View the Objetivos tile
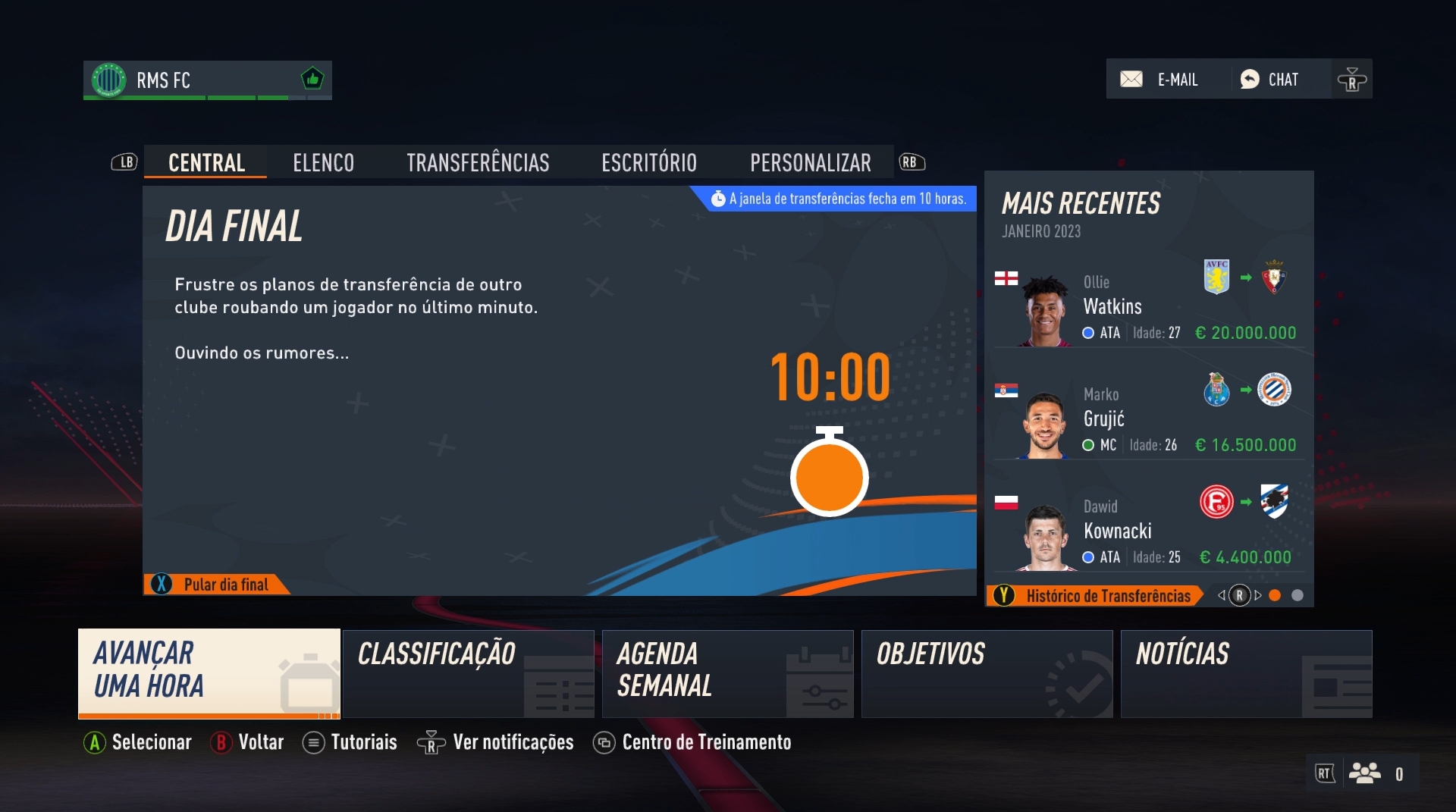 (987, 672)
